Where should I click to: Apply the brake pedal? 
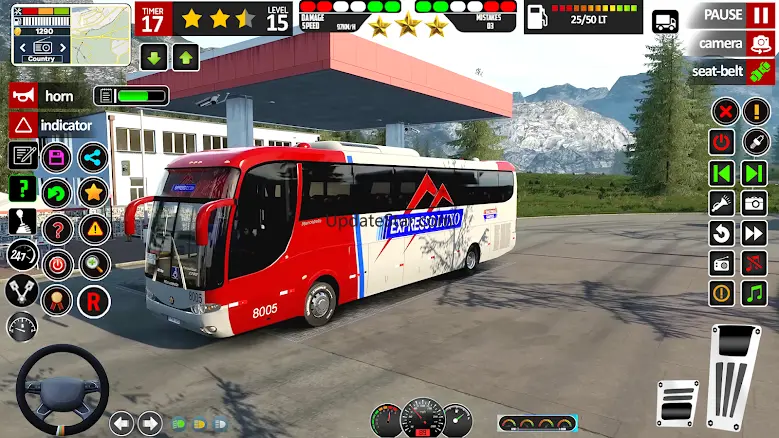[x=677, y=401]
